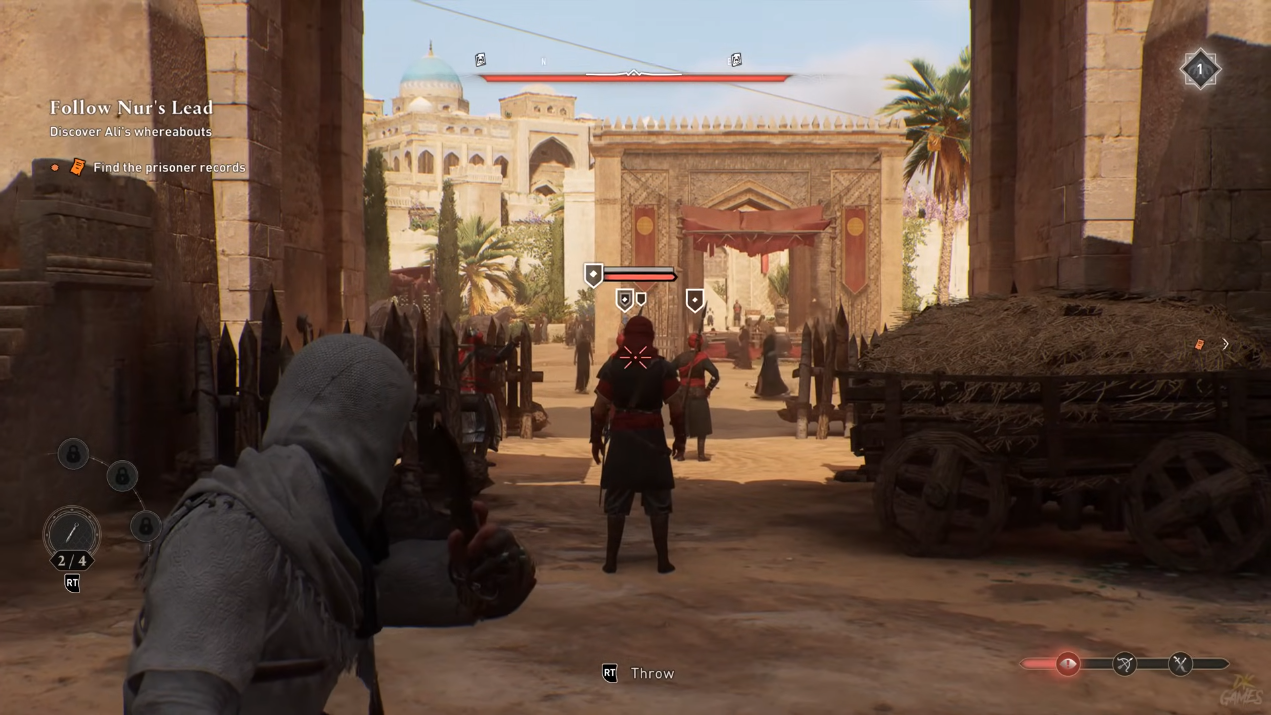Click the diamond badge showing number 1
The height and width of the screenshot is (715, 1271).
(x=1200, y=70)
